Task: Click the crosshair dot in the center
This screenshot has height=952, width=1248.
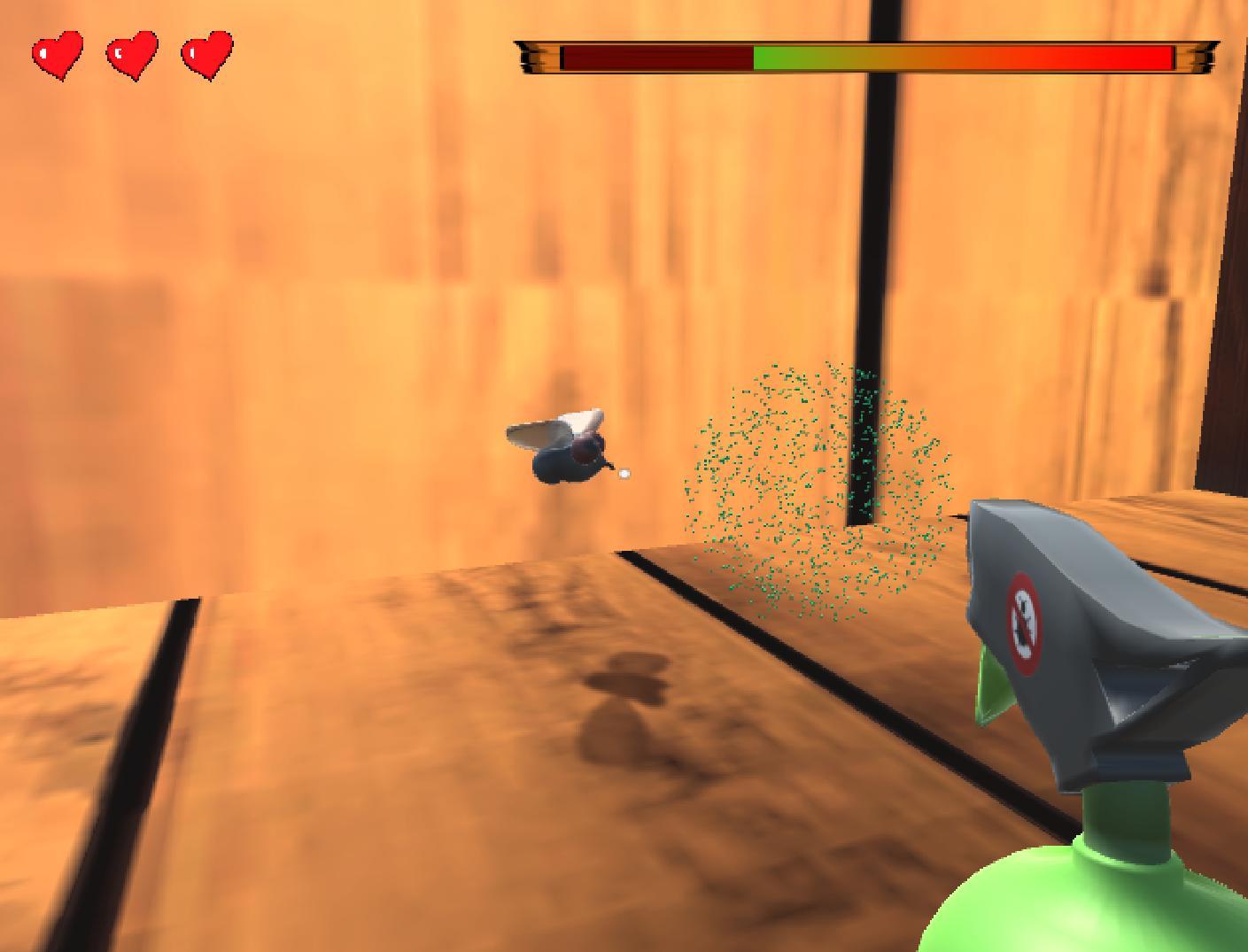Action: pyautogui.click(x=623, y=473)
